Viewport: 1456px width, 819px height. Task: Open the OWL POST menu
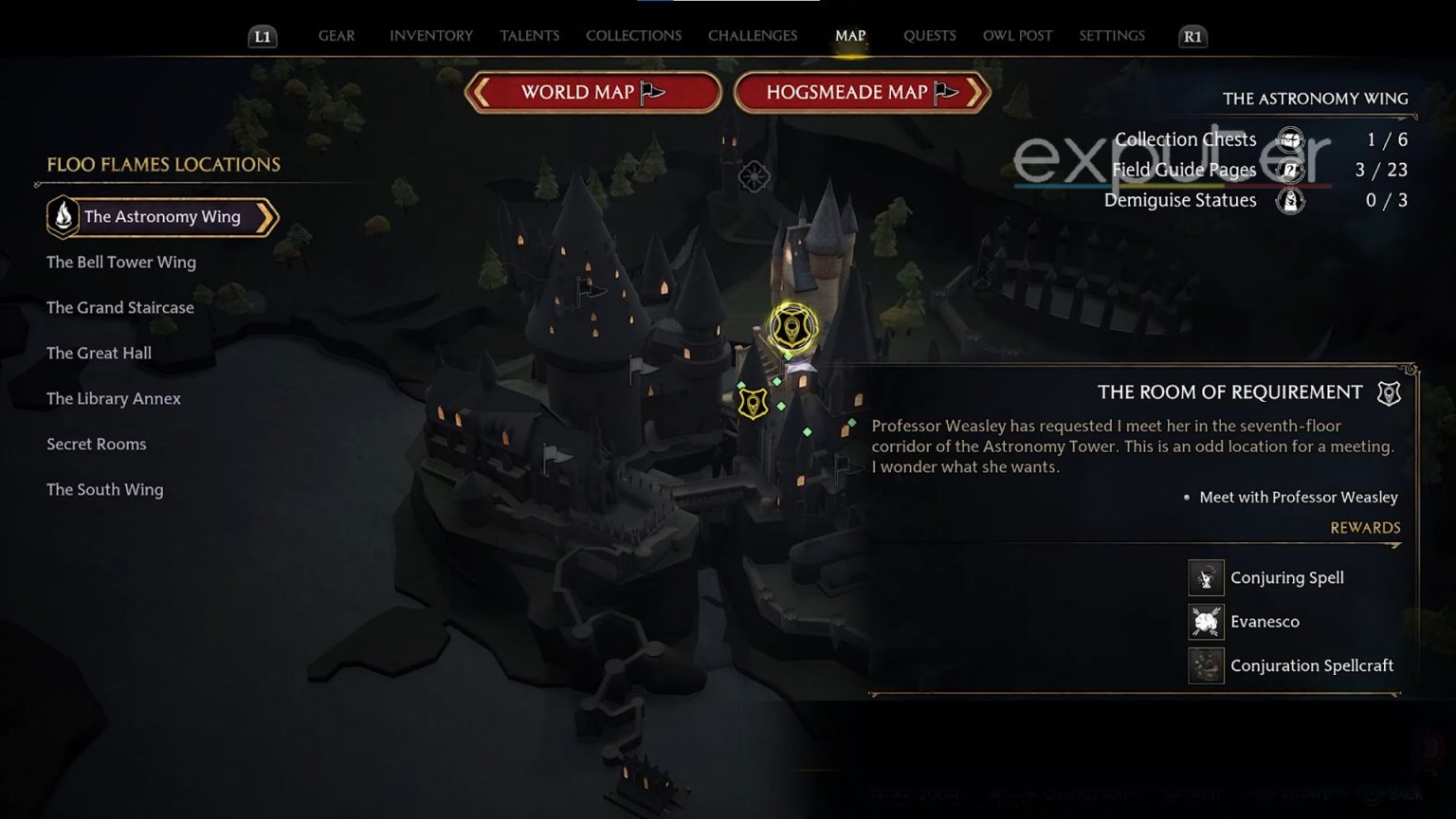1017,35
